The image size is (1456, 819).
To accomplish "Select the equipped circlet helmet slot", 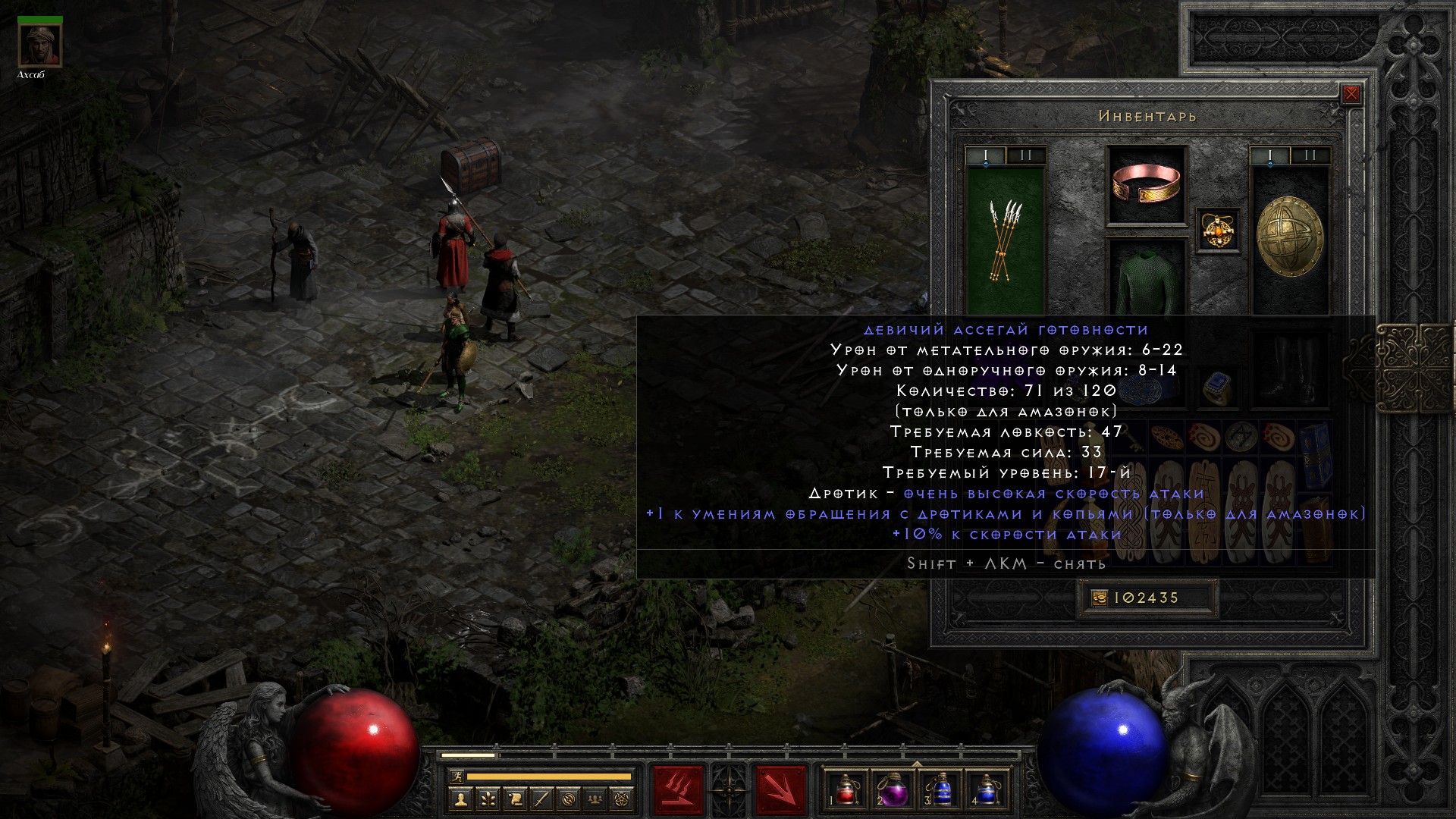I will point(1146,185).
